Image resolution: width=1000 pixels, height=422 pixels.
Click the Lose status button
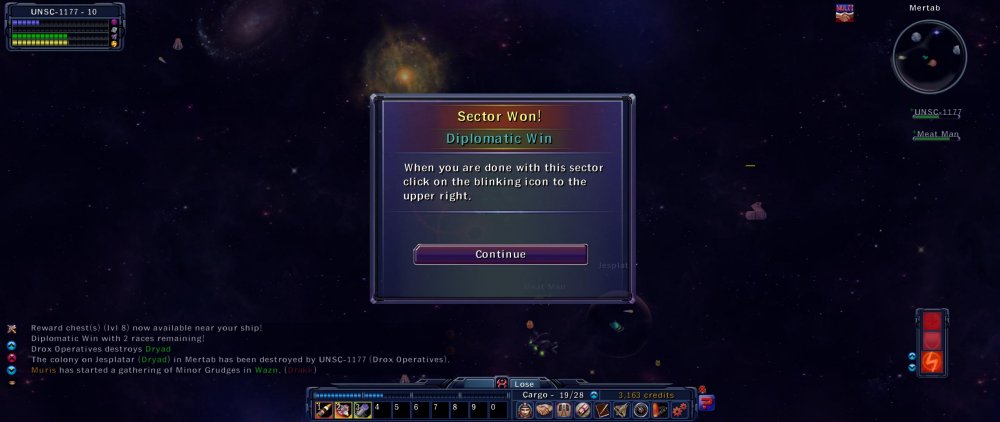click(x=524, y=384)
